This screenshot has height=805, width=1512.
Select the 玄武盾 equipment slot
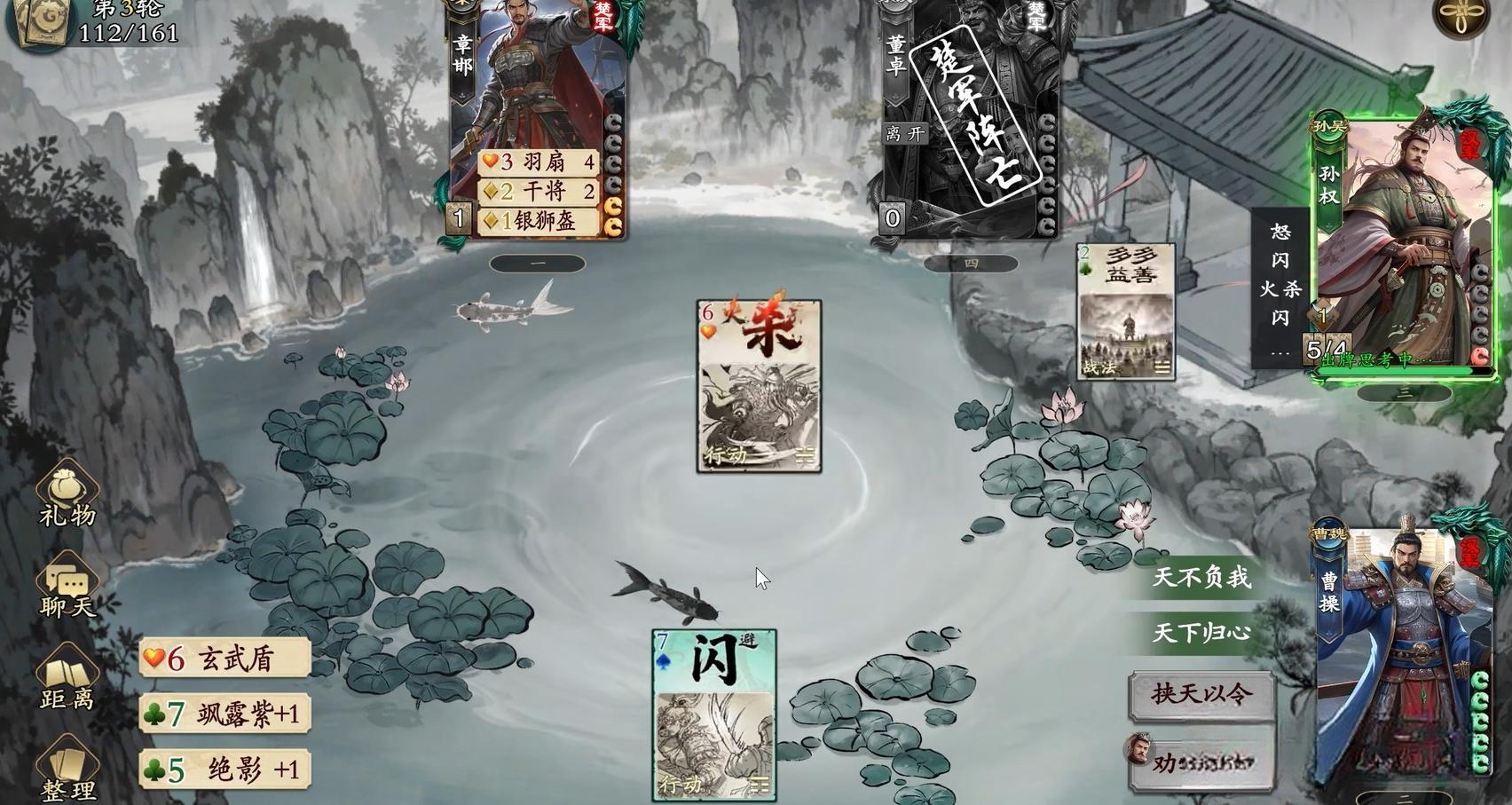coord(224,659)
